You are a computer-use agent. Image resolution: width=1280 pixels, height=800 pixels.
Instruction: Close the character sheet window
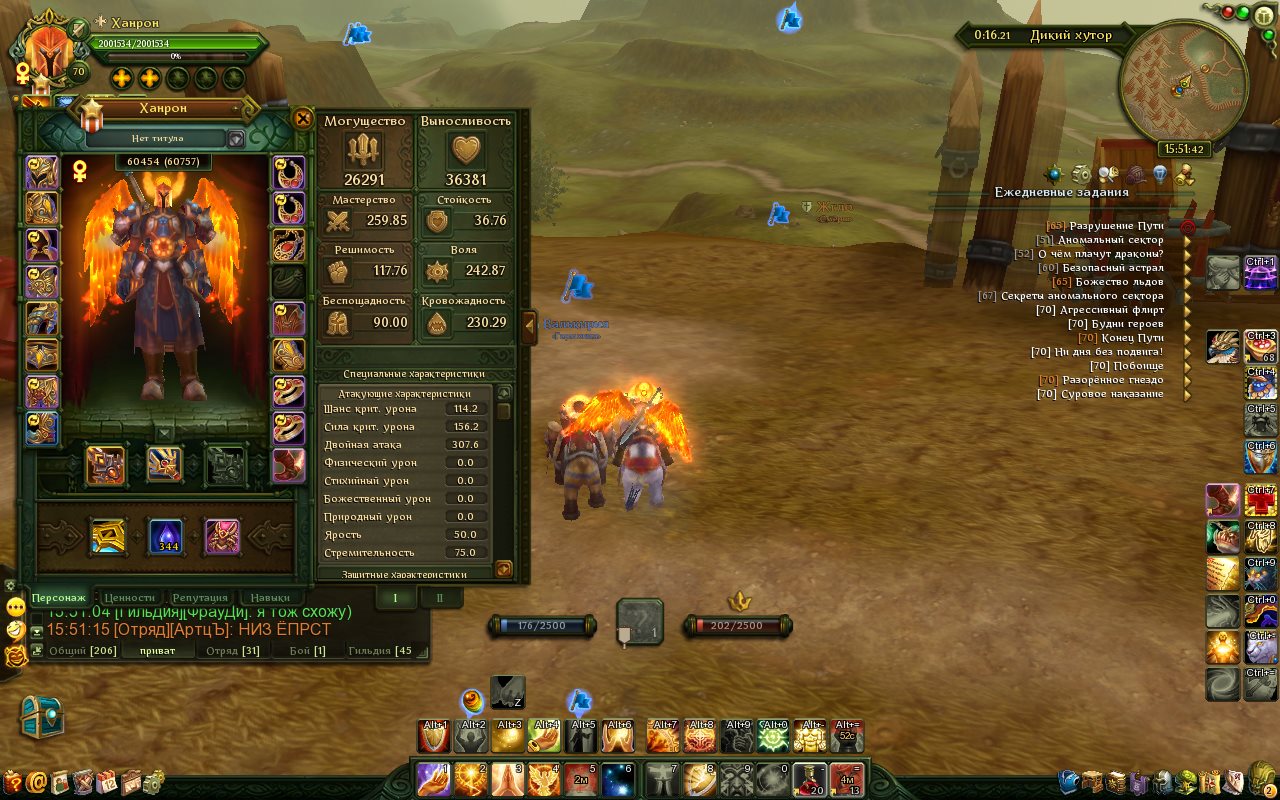coord(303,118)
